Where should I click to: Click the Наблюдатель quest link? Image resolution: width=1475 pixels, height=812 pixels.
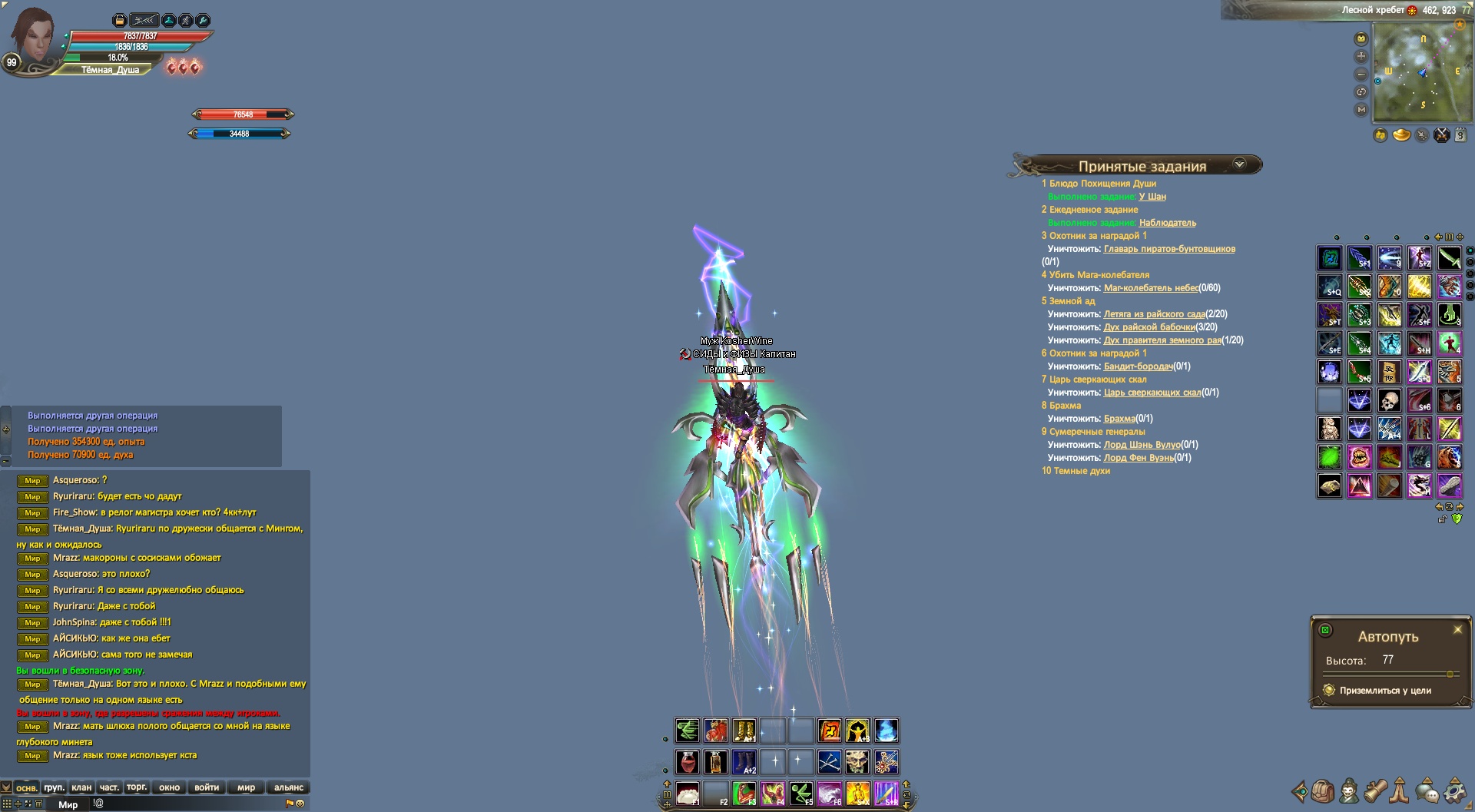pyautogui.click(x=1167, y=223)
